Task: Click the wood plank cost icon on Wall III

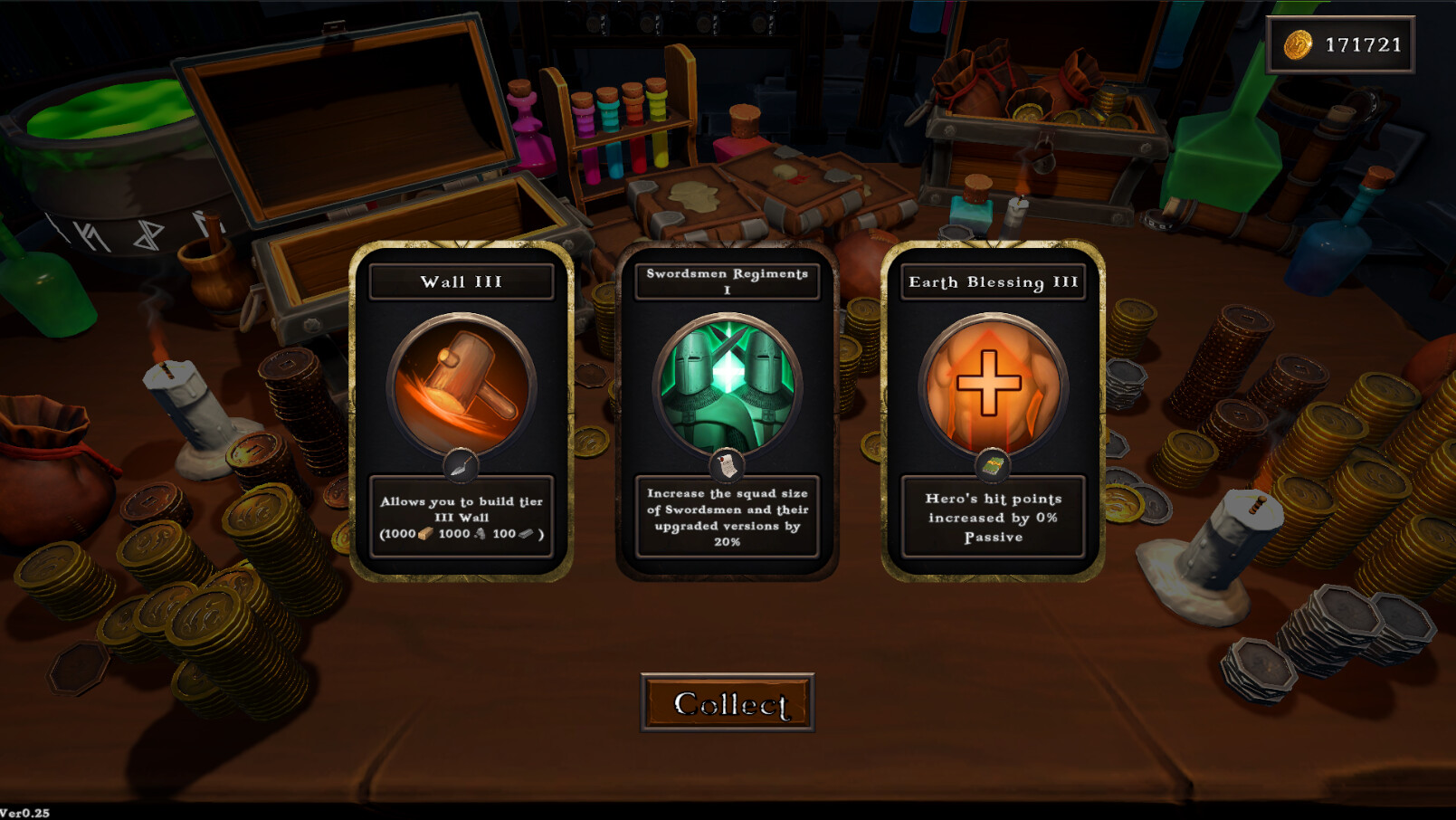Action: click(426, 534)
